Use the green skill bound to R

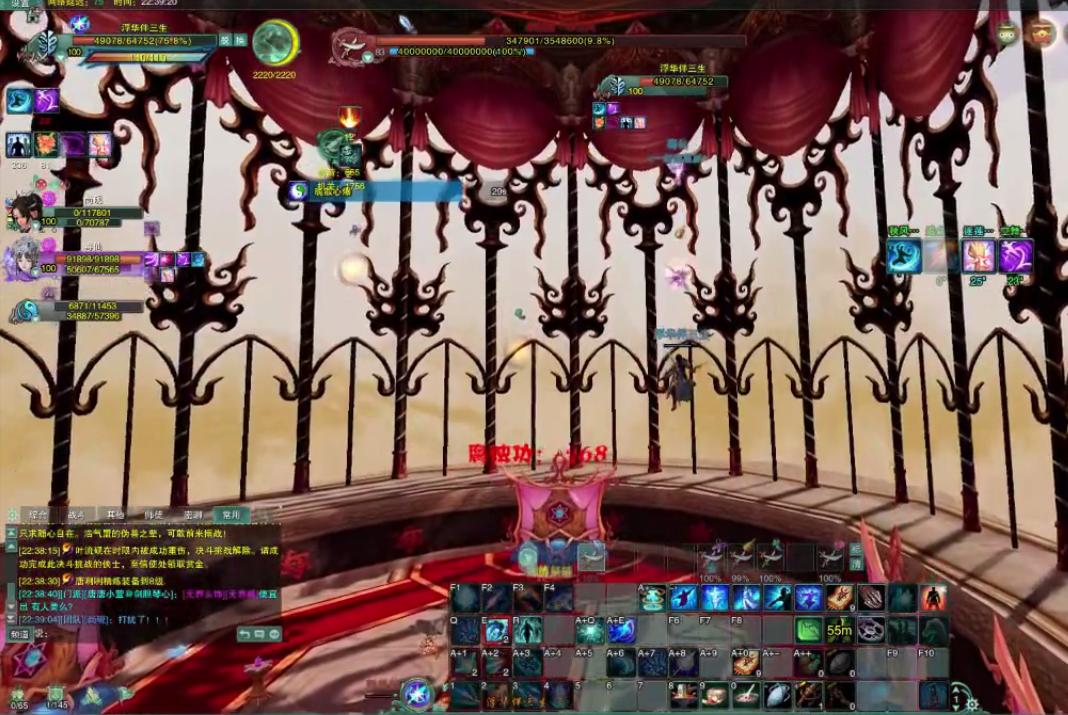[529, 630]
